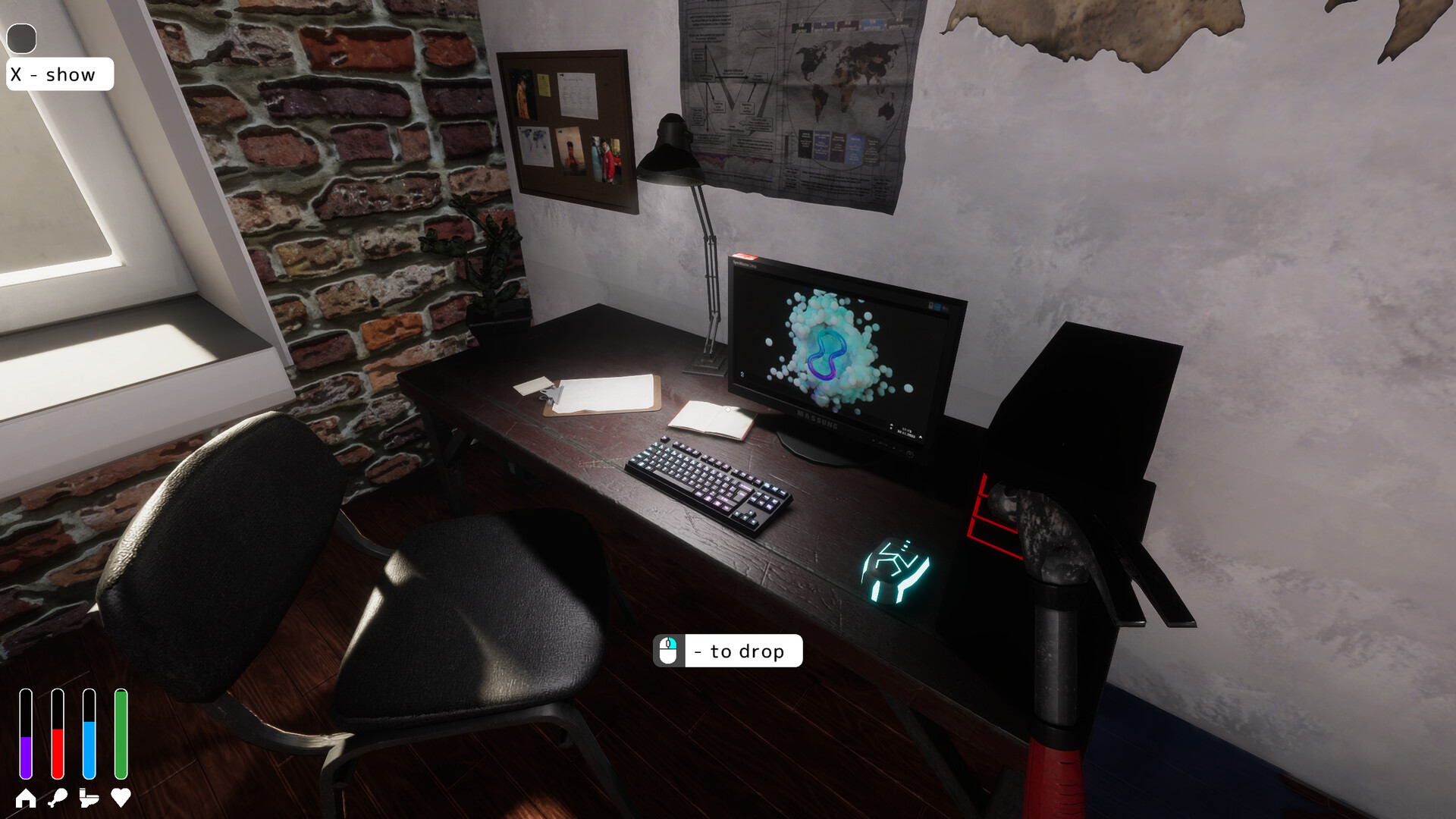Click the mouse icon in the drop prompt
The width and height of the screenshot is (1456, 819).
tap(668, 651)
